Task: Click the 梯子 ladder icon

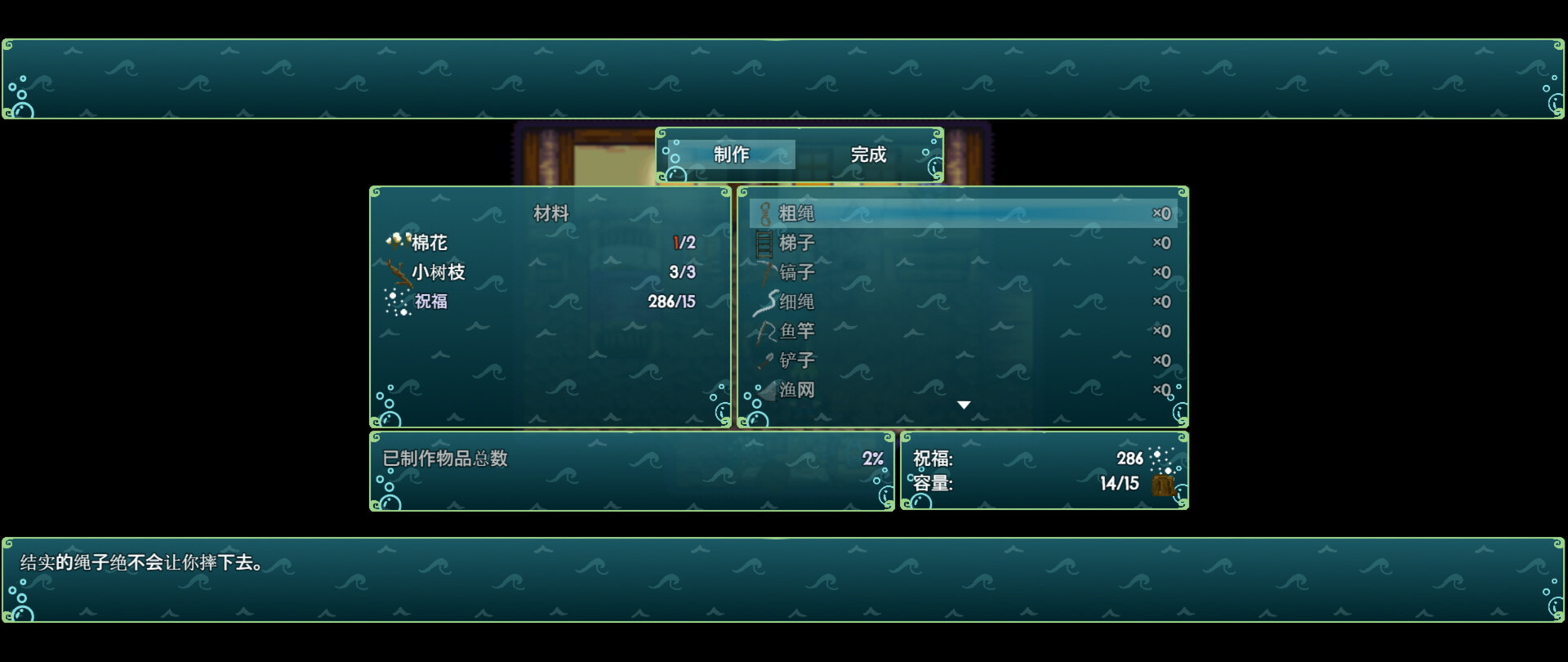Action: 764,243
